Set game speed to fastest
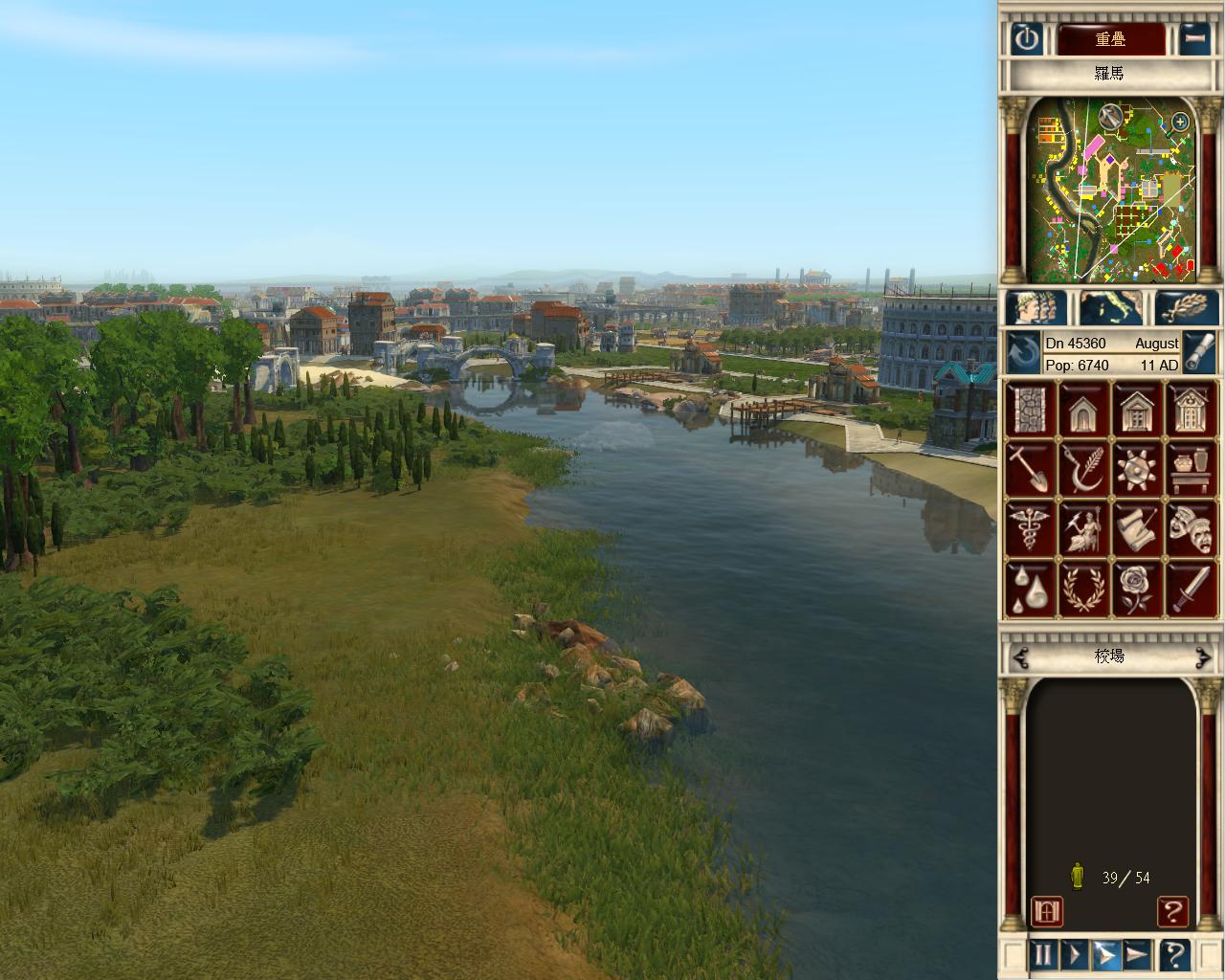Screen dimensions: 1225x980 (x=1136, y=954)
